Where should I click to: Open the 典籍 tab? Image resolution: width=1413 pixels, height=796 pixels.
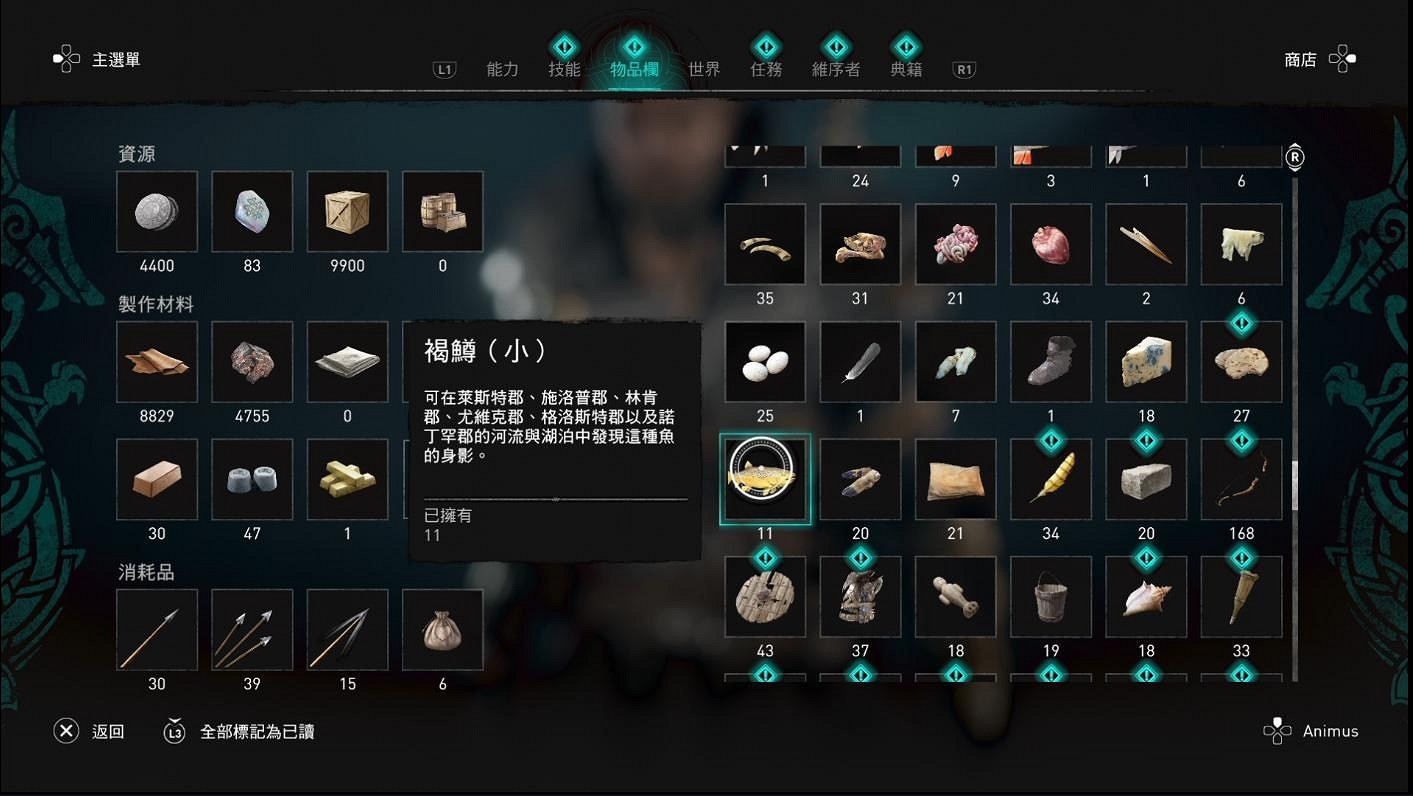tap(906, 68)
